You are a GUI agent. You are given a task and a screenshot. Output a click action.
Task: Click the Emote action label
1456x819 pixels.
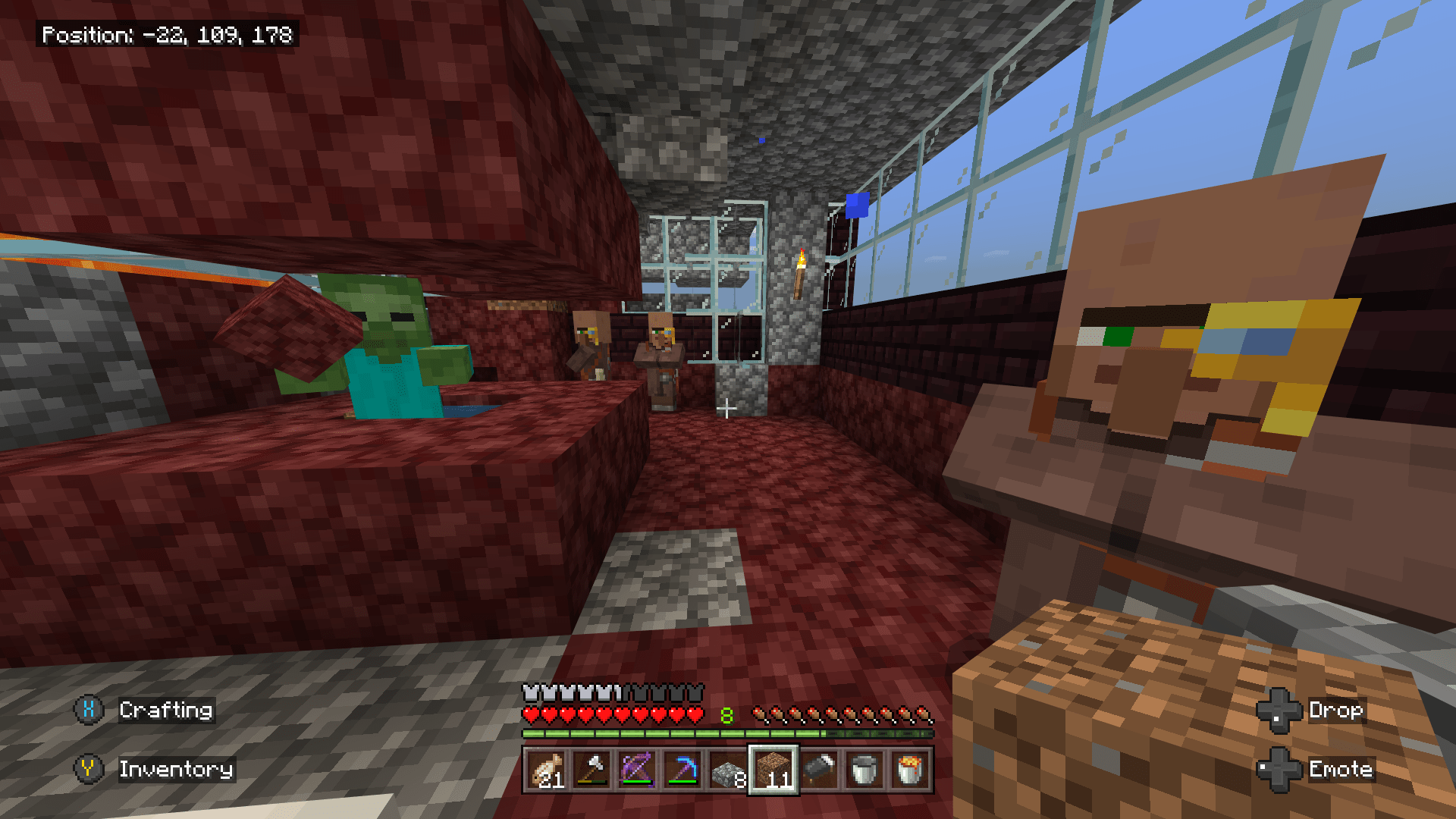point(1341,769)
